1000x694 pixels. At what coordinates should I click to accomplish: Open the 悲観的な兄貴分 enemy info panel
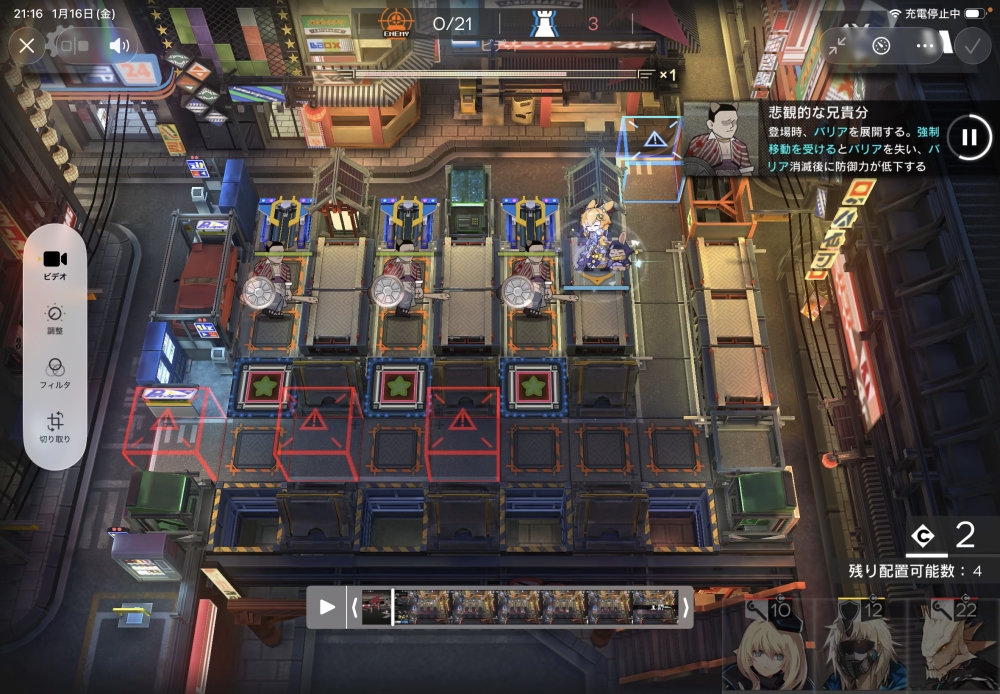815,138
